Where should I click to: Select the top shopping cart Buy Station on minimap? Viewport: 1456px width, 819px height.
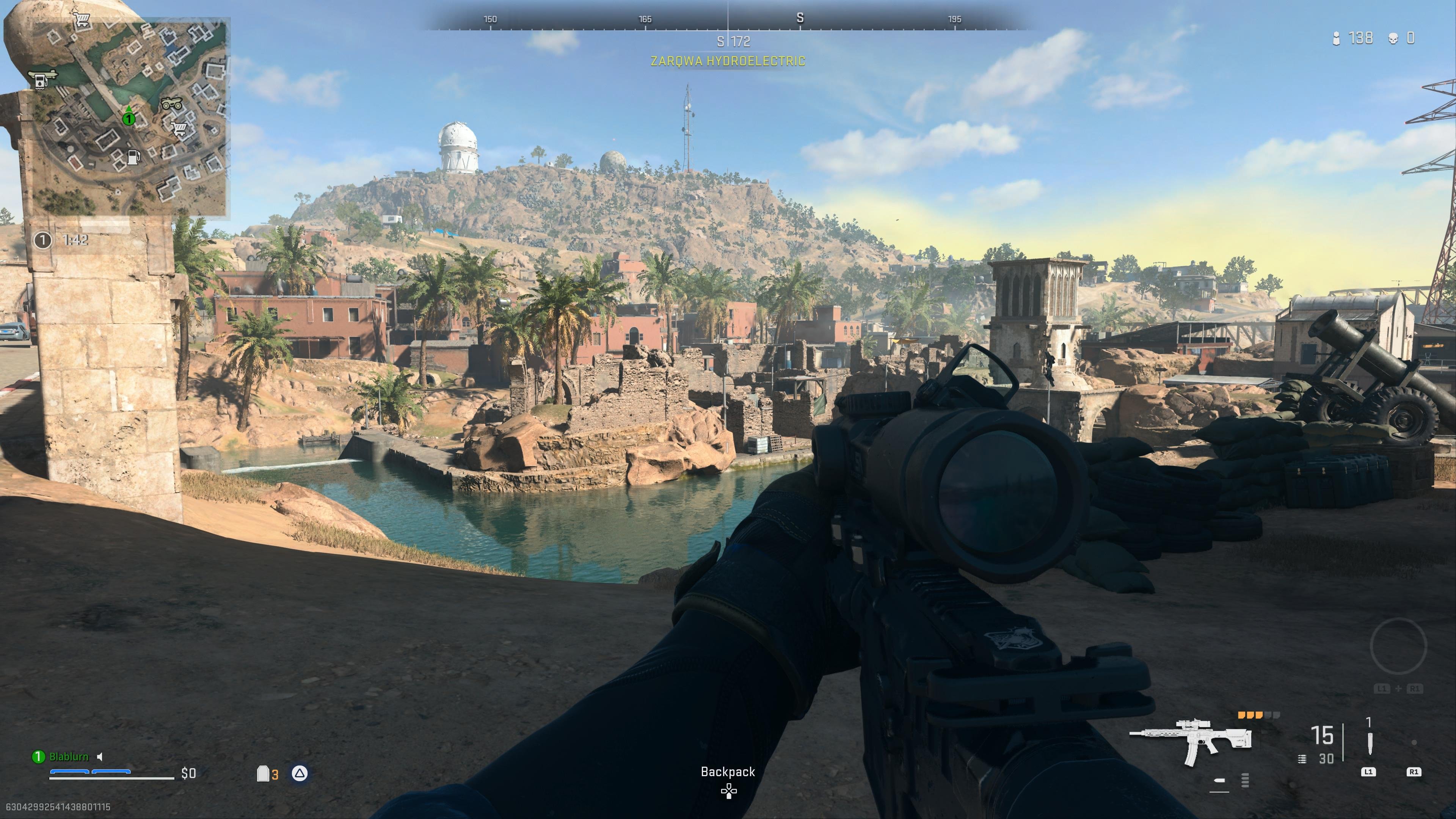[82, 20]
